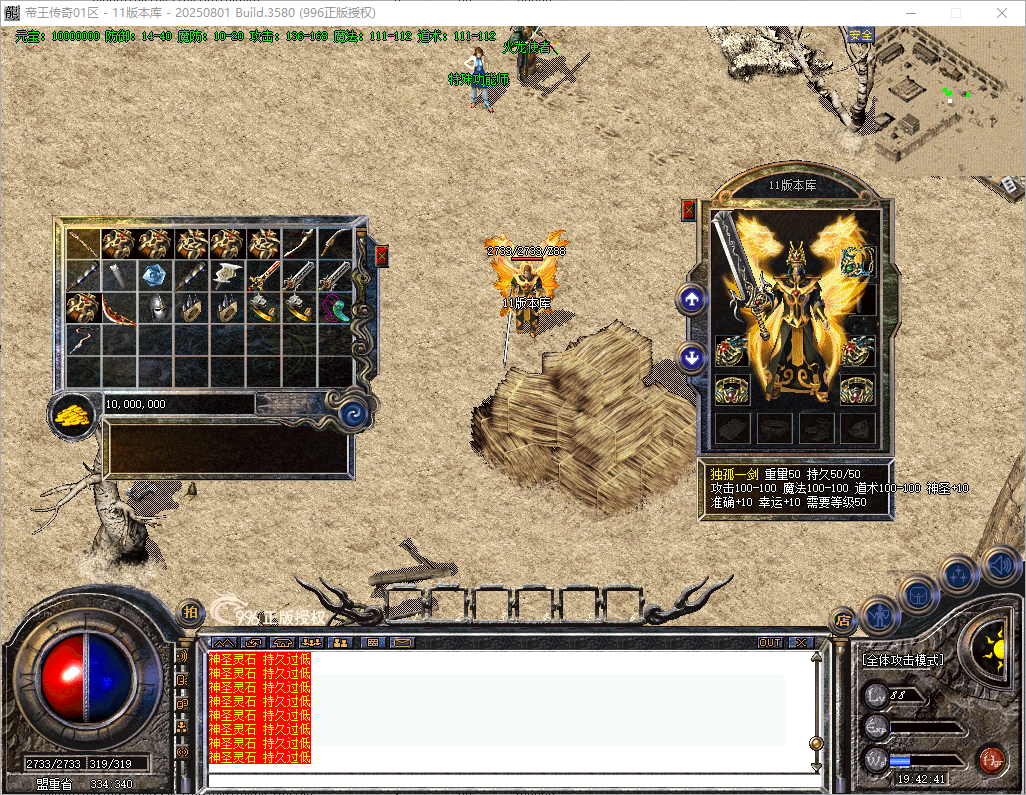
Task: Open the auction house 拍 button
Action: (191, 612)
